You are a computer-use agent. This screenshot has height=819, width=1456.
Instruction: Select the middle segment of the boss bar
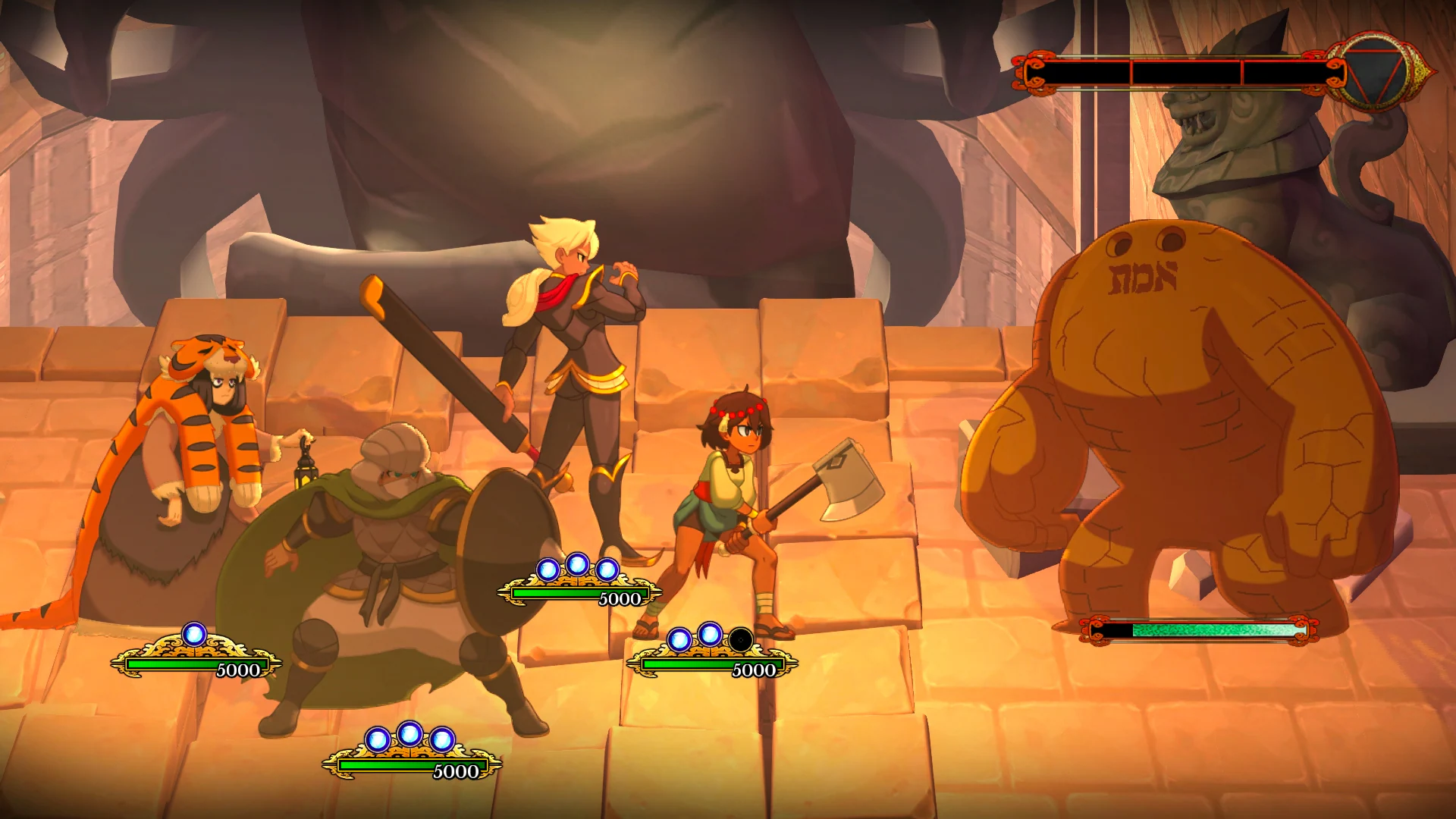click(x=1187, y=71)
